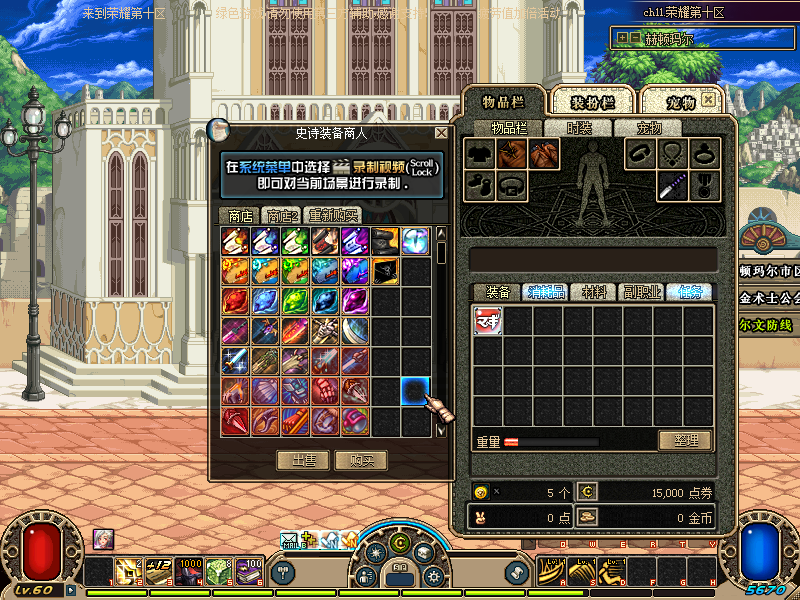Open the 副职业 sub-profession inventory tab
The height and width of the screenshot is (600, 800).
[x=642, y=292]
